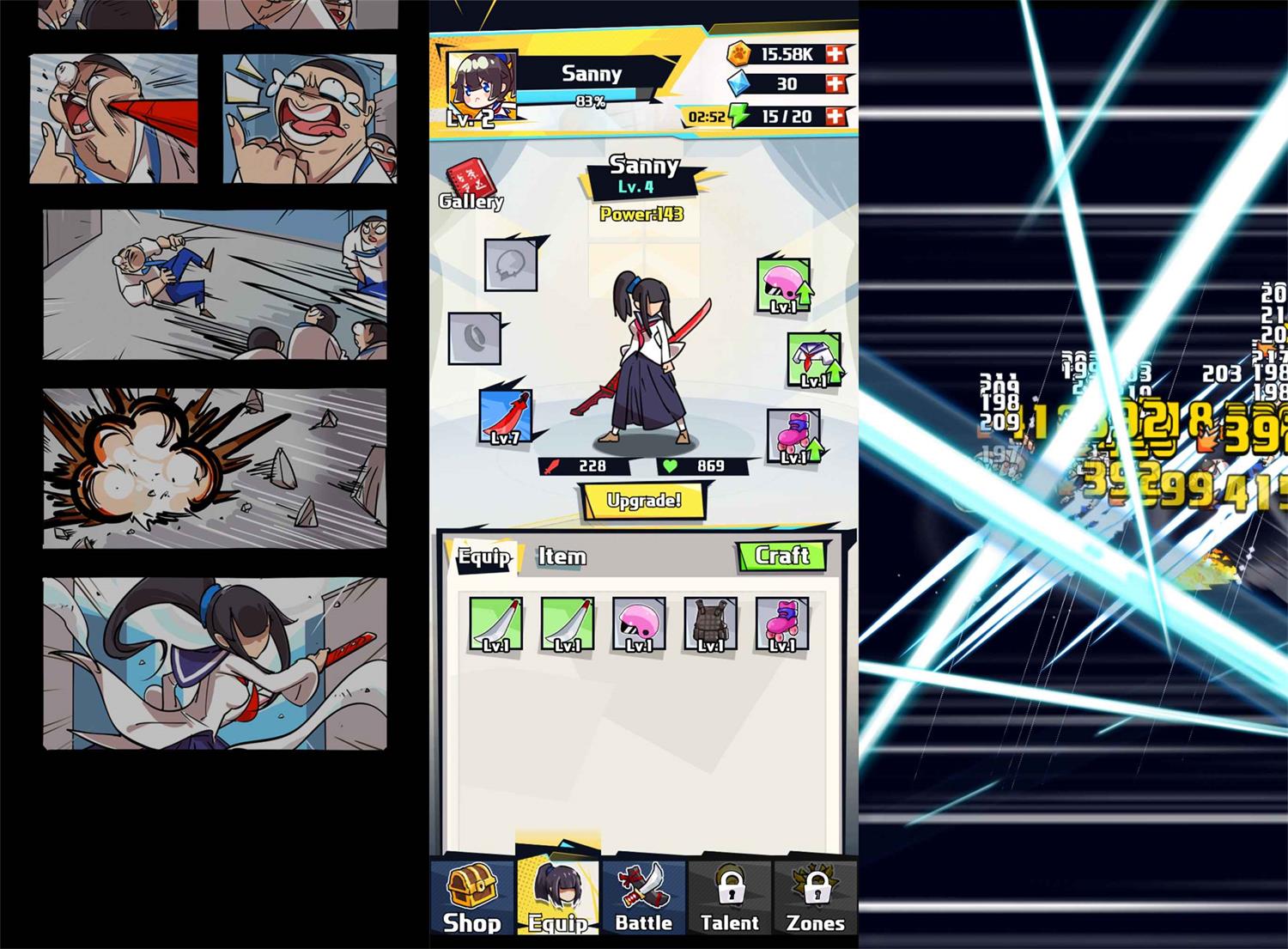Switch to the Item tab
Viewport: 1288px width, 949px height.
click(562, 557)
